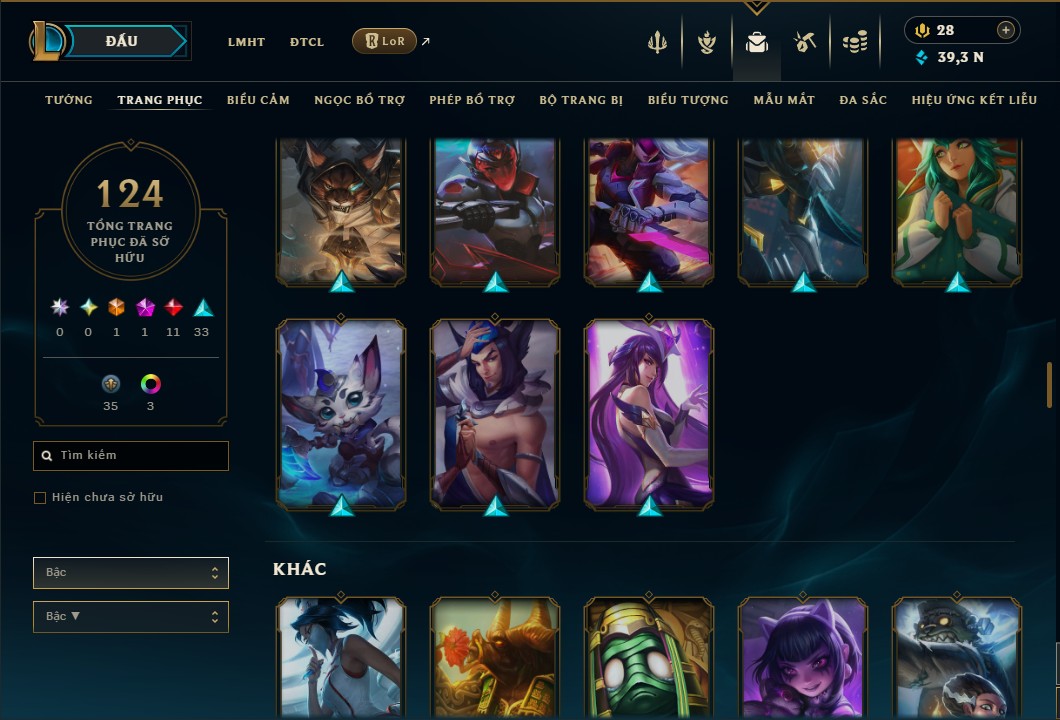1060x720 pixels.
Task: Open the HIỆU ỨNG KẾT LIỄU tab
Action: click(974, 100)
